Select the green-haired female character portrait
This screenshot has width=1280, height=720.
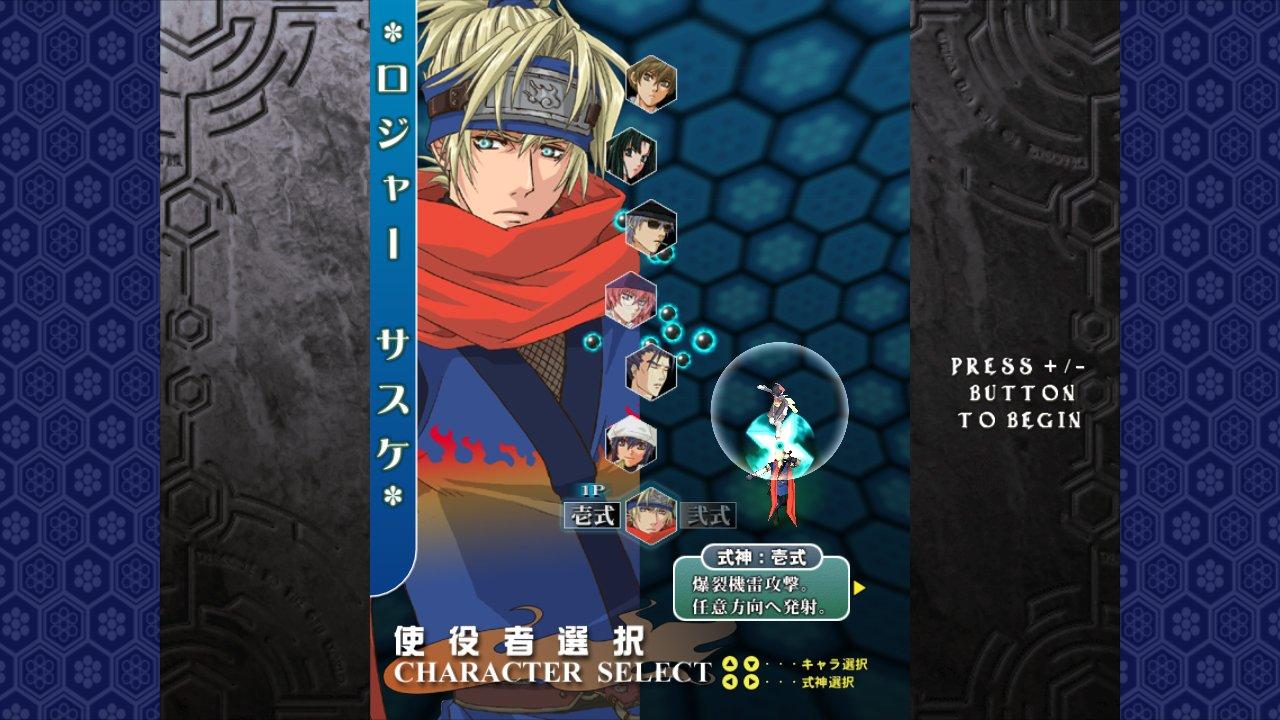633,155
